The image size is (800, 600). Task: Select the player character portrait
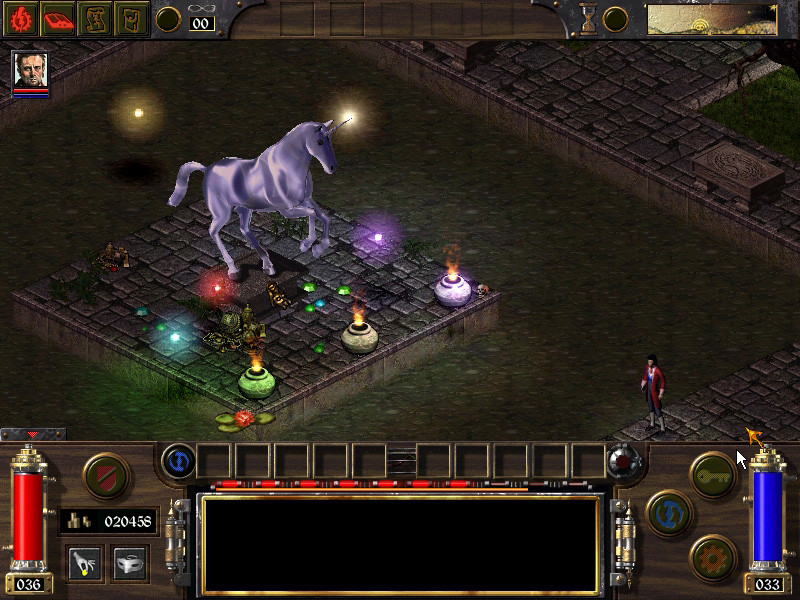(x=30, y=69)
